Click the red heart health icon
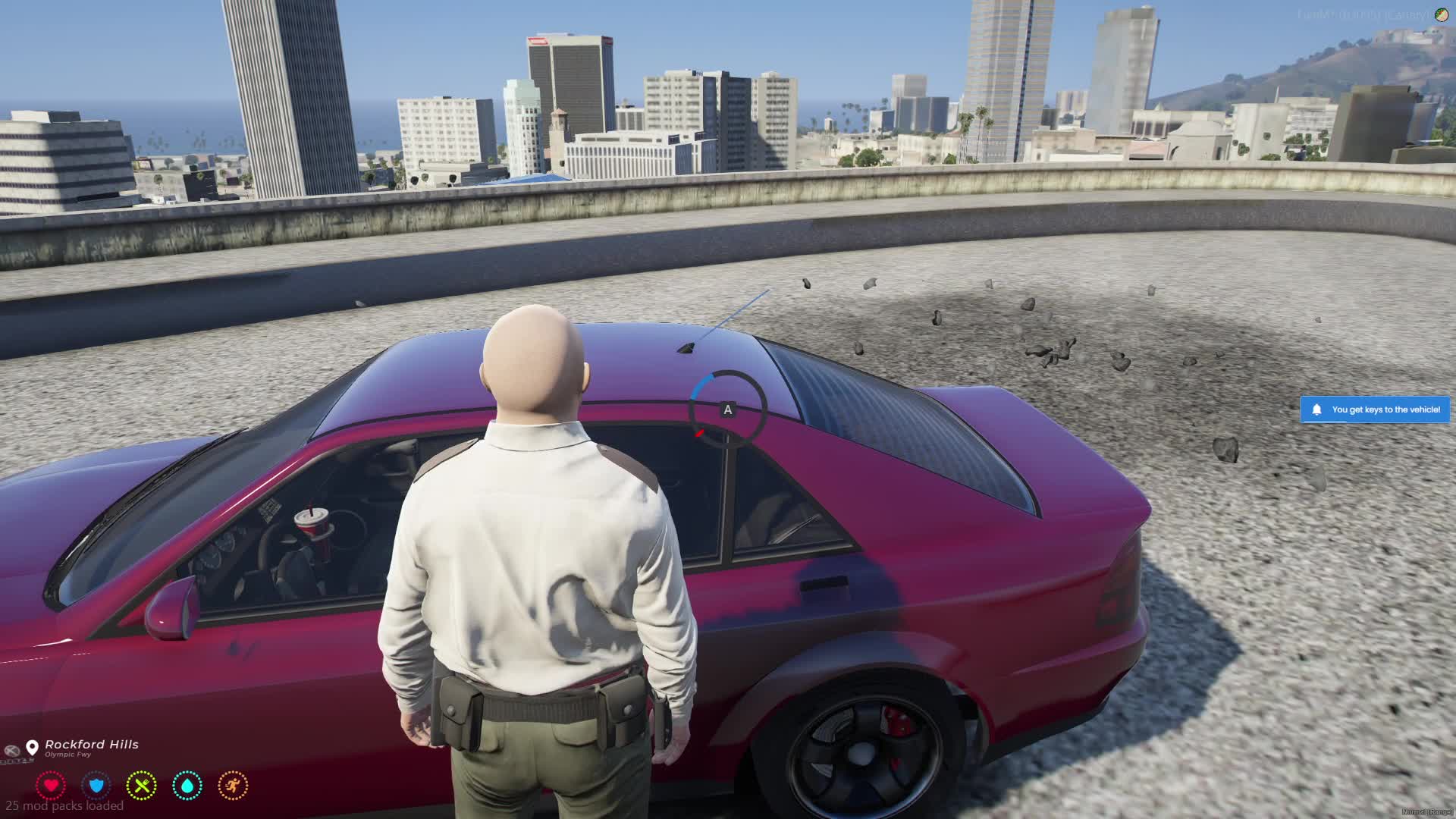The width and height of the screenshot is (1456, 819). click(51, 786)
